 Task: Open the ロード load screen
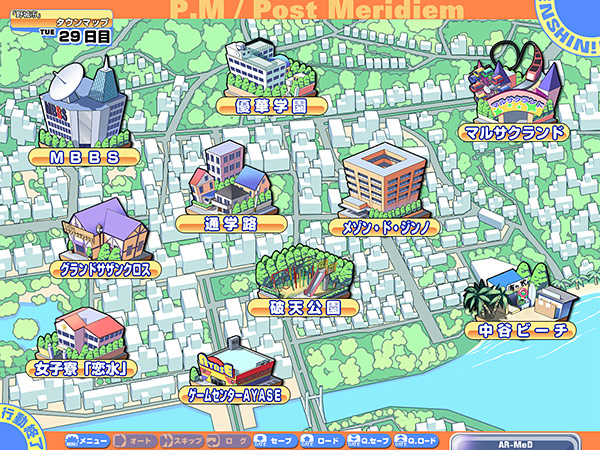tap(322, 440)
